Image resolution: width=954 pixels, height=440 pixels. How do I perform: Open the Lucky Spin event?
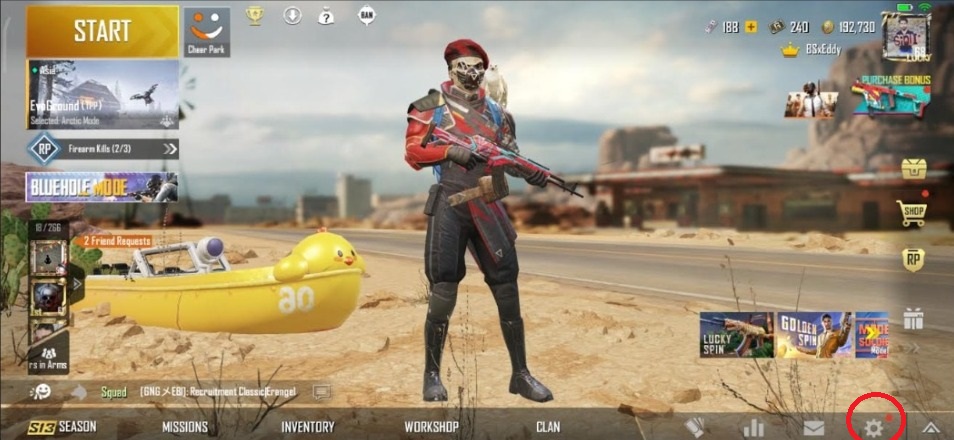click(736, 336)
